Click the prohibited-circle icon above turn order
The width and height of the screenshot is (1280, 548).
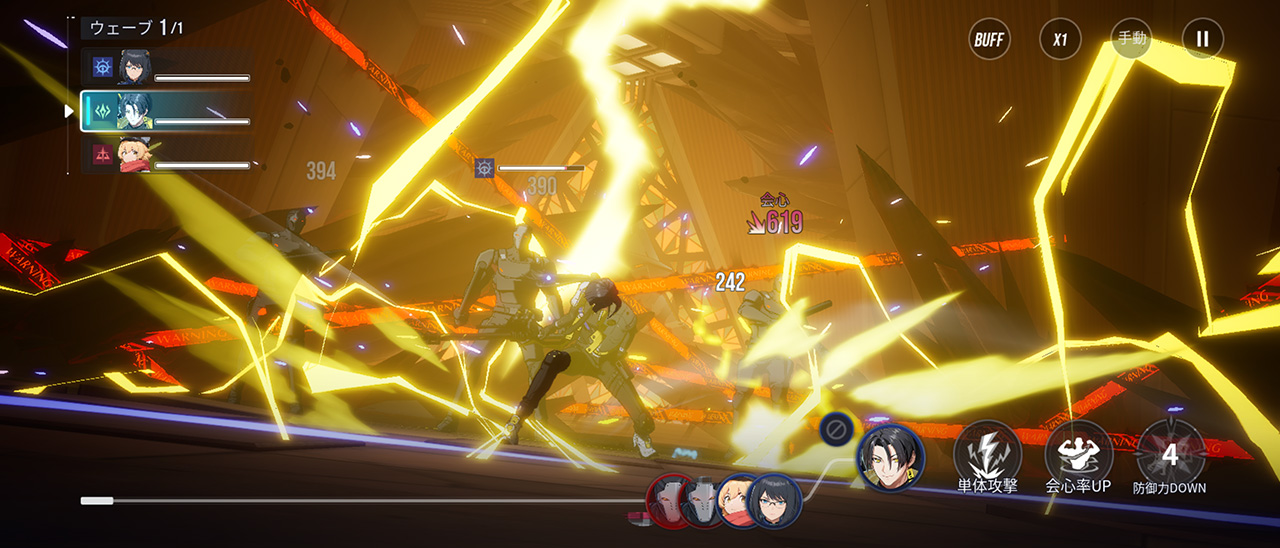(x=834, y=428)
